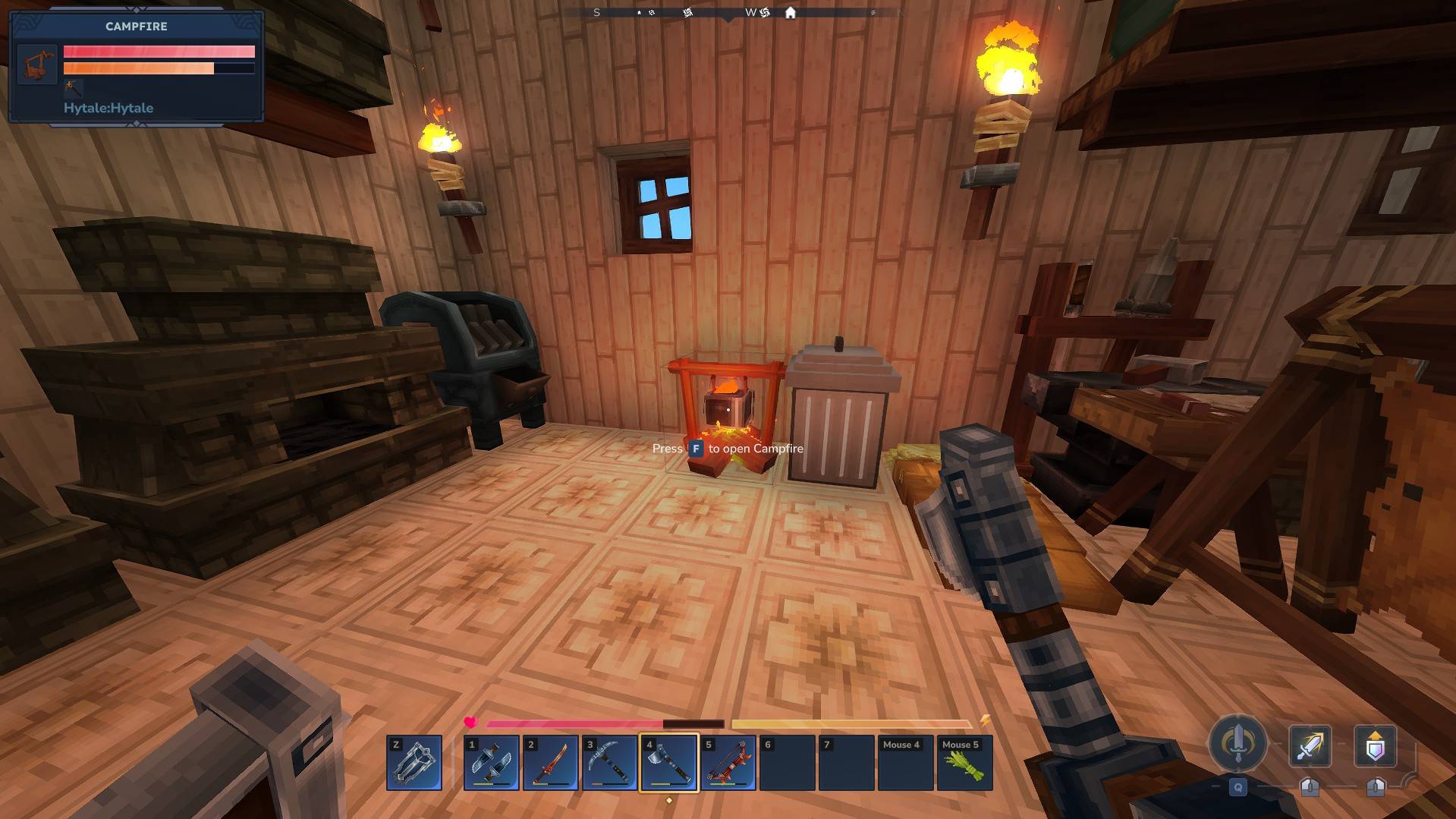Select the twin daggers in hotbar slot 1
The width and height of the screenshot is (1456, 819).
pyautogui.click(x=492, y=762)
